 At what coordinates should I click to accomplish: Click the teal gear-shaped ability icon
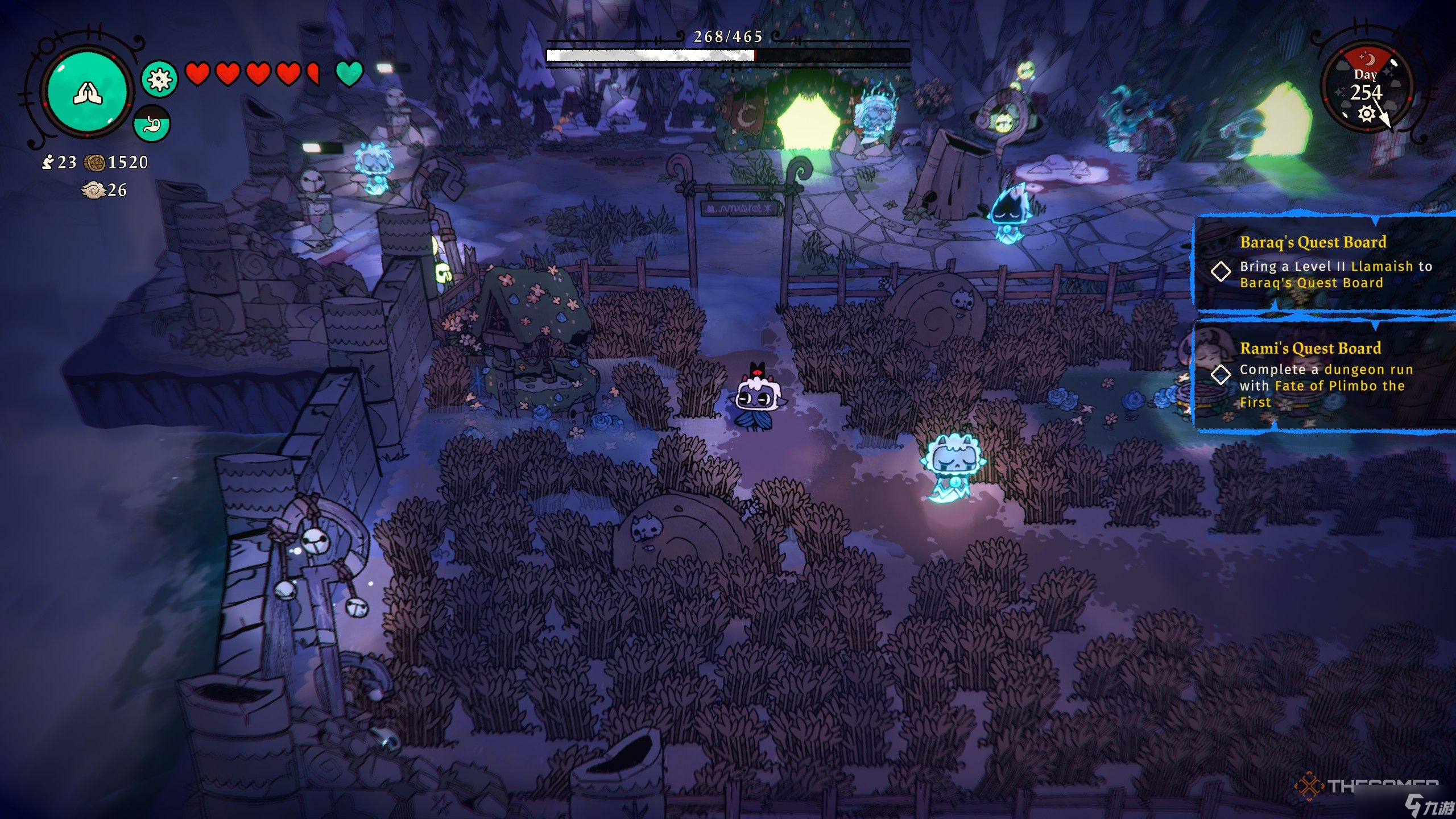click(x=159, y=78)
